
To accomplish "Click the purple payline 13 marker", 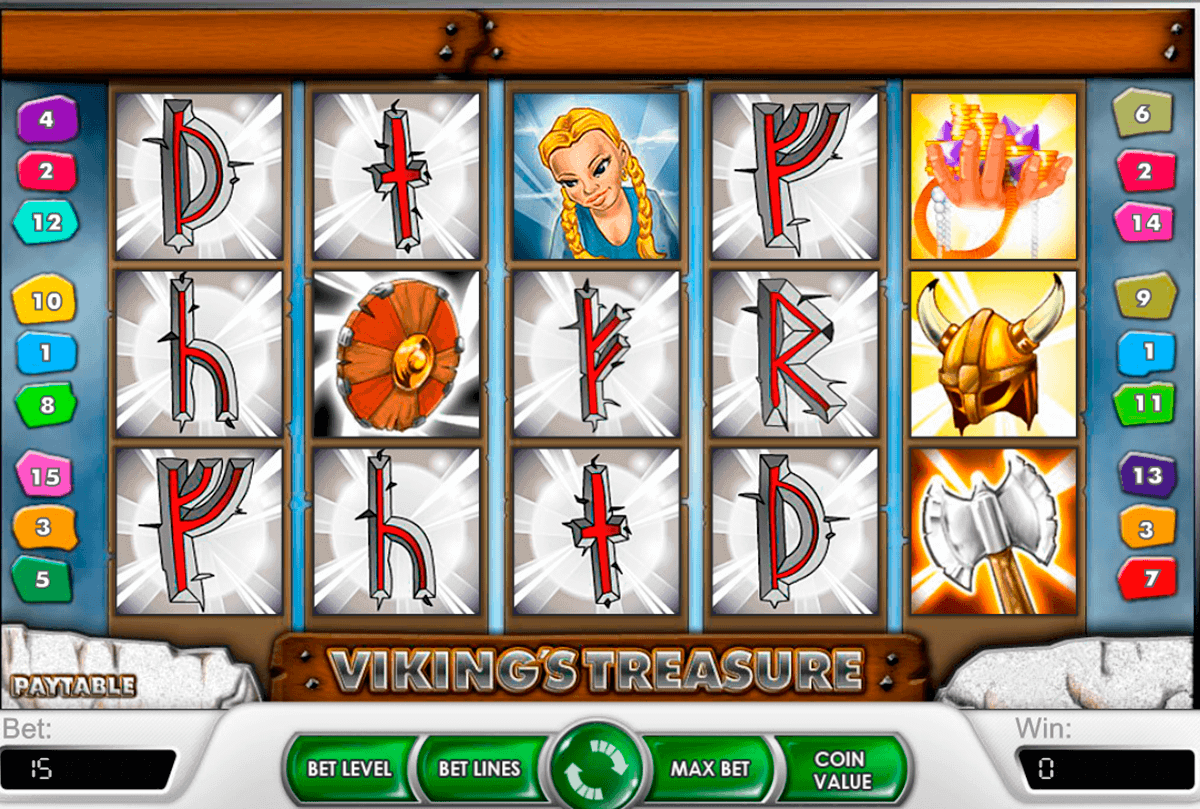I will pos(1147,475).
